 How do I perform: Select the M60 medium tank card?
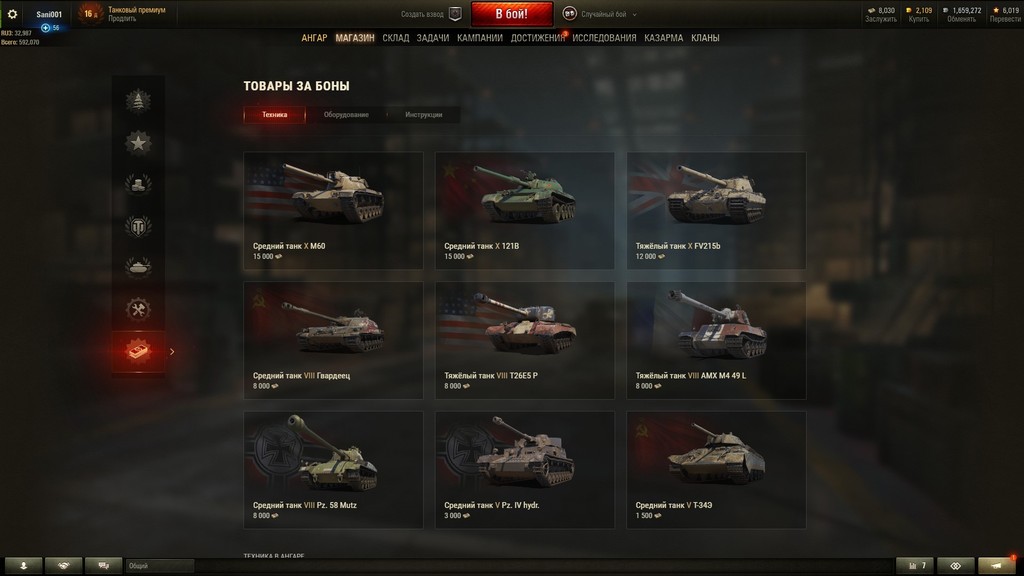[333, 210]
